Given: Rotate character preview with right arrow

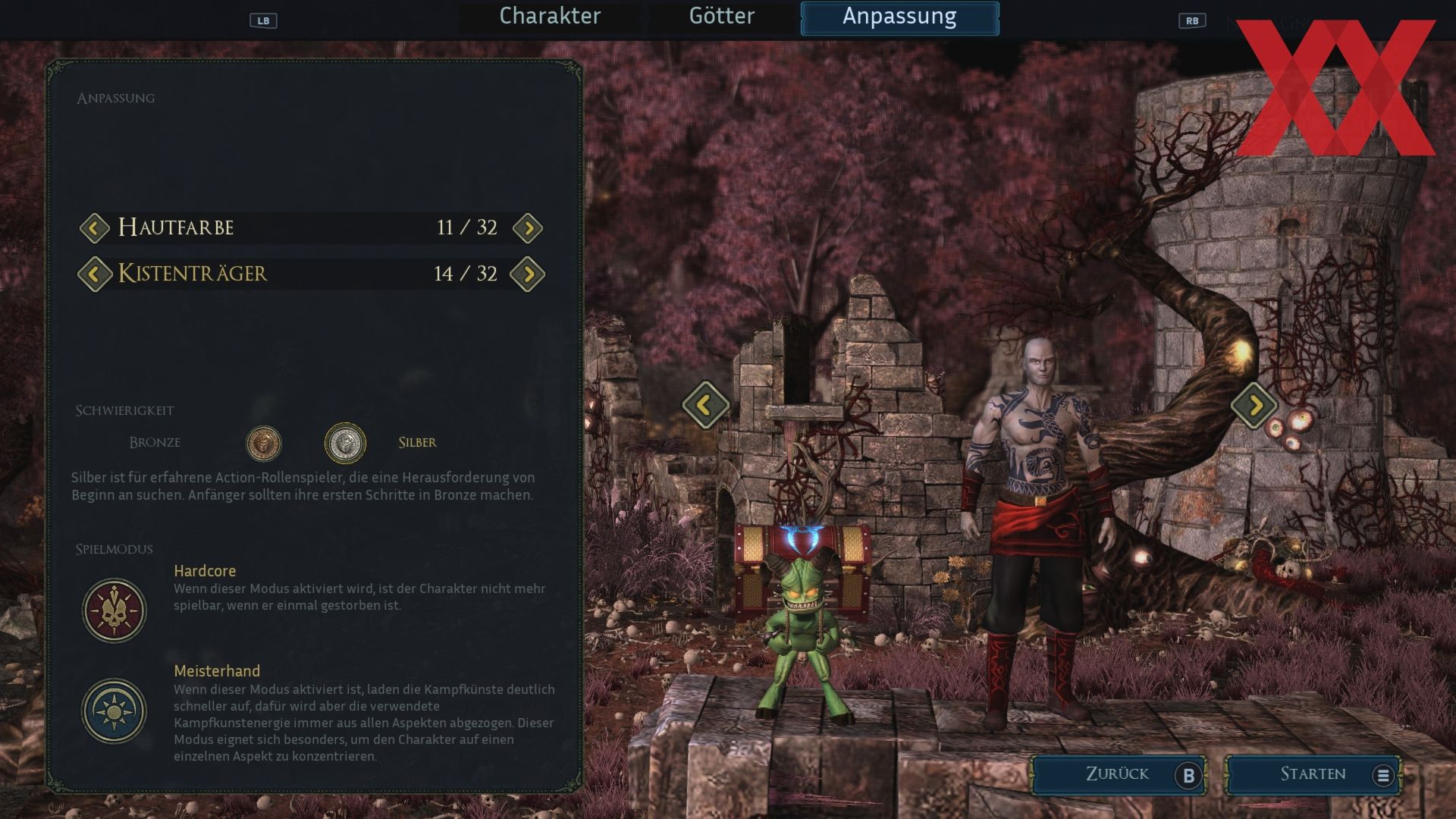Looking at the screenshot, I should [x=1254, y=405].
